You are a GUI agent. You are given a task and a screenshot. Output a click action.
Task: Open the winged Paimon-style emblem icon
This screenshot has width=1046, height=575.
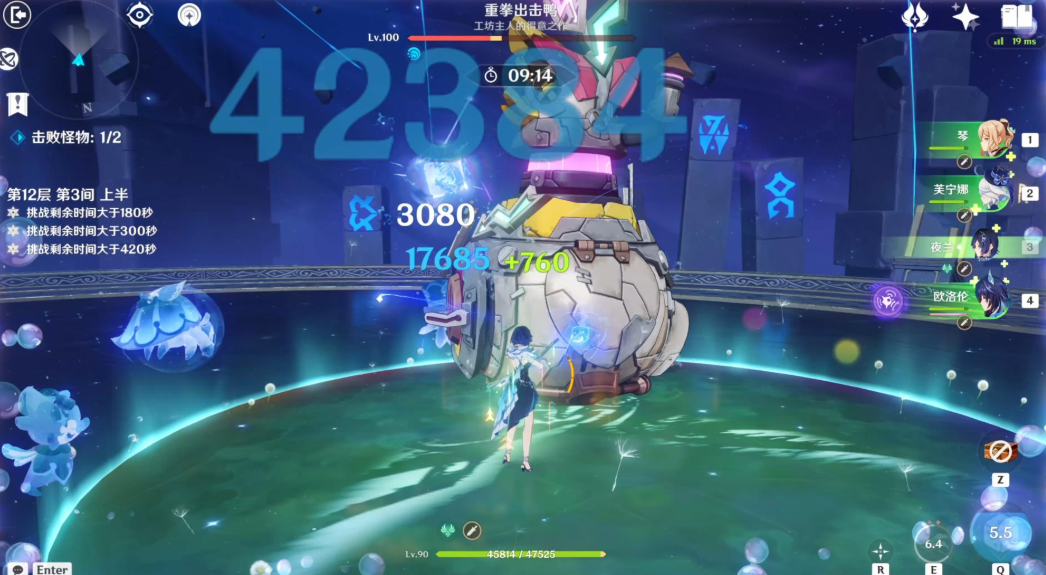click(x=914, y=16)
